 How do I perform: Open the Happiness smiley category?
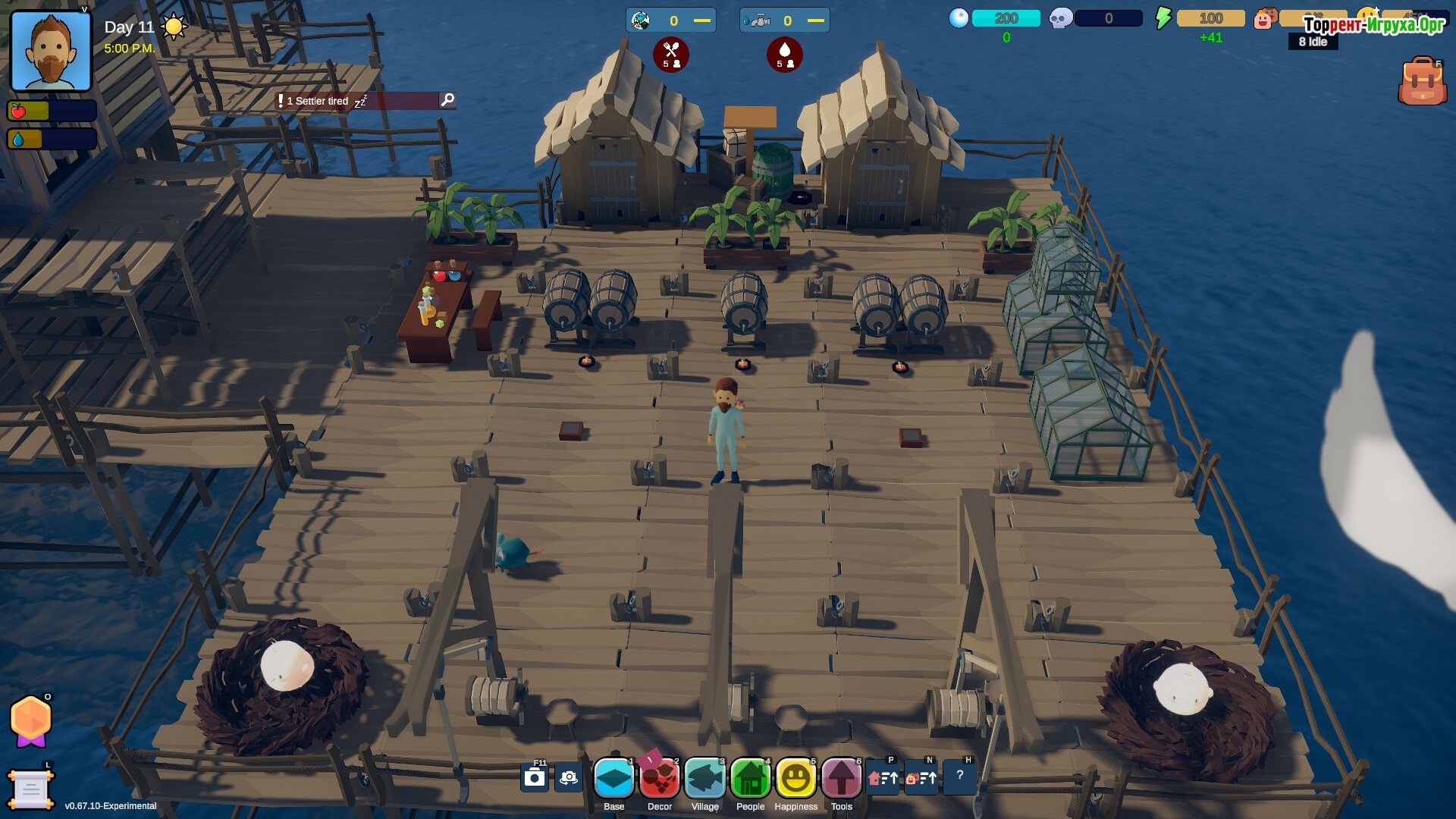coord(795,778)
